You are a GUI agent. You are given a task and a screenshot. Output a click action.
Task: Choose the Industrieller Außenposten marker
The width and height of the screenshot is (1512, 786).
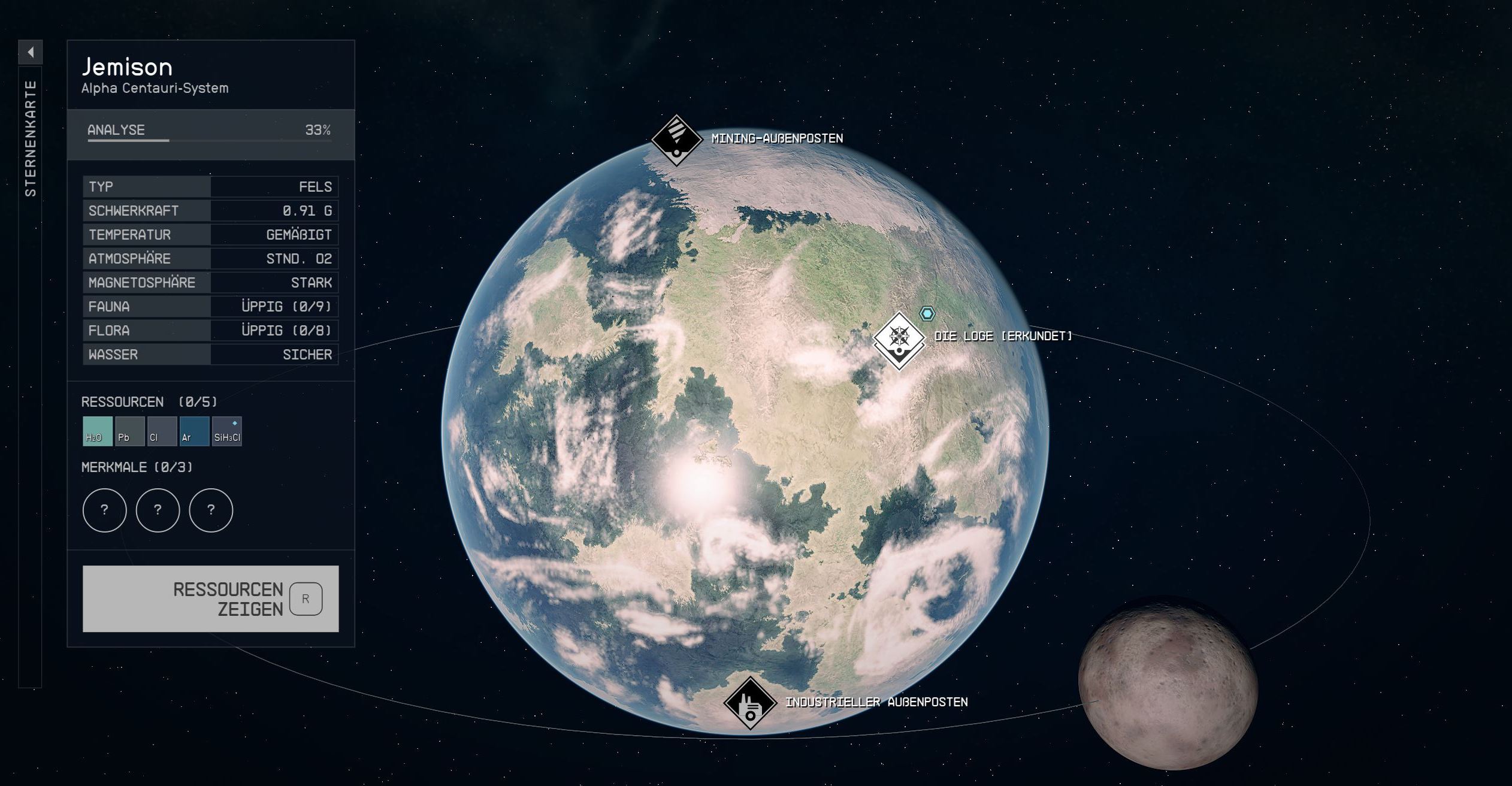coord(749,703)
